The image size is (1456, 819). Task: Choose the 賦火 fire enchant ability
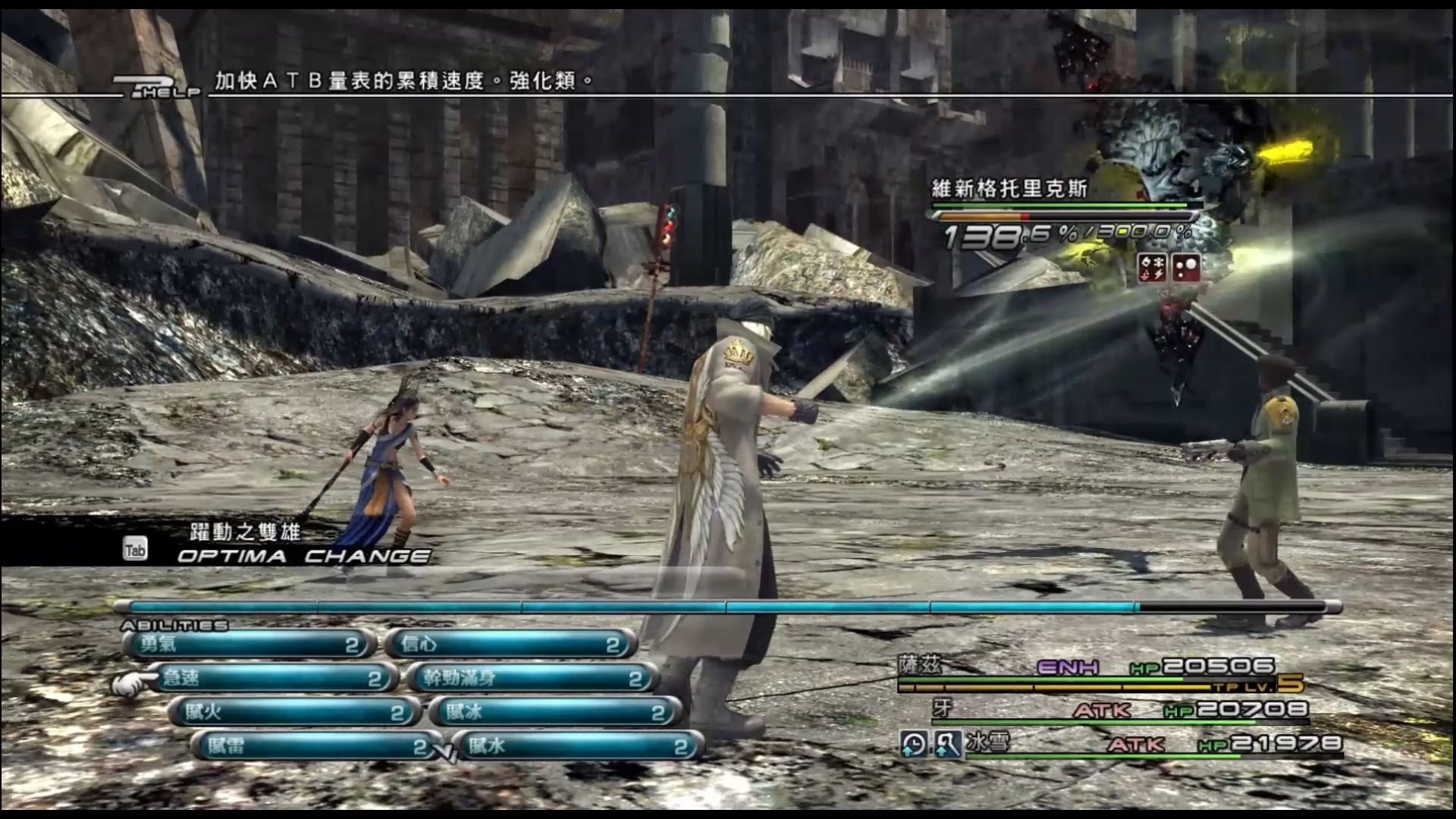[293, 712]
